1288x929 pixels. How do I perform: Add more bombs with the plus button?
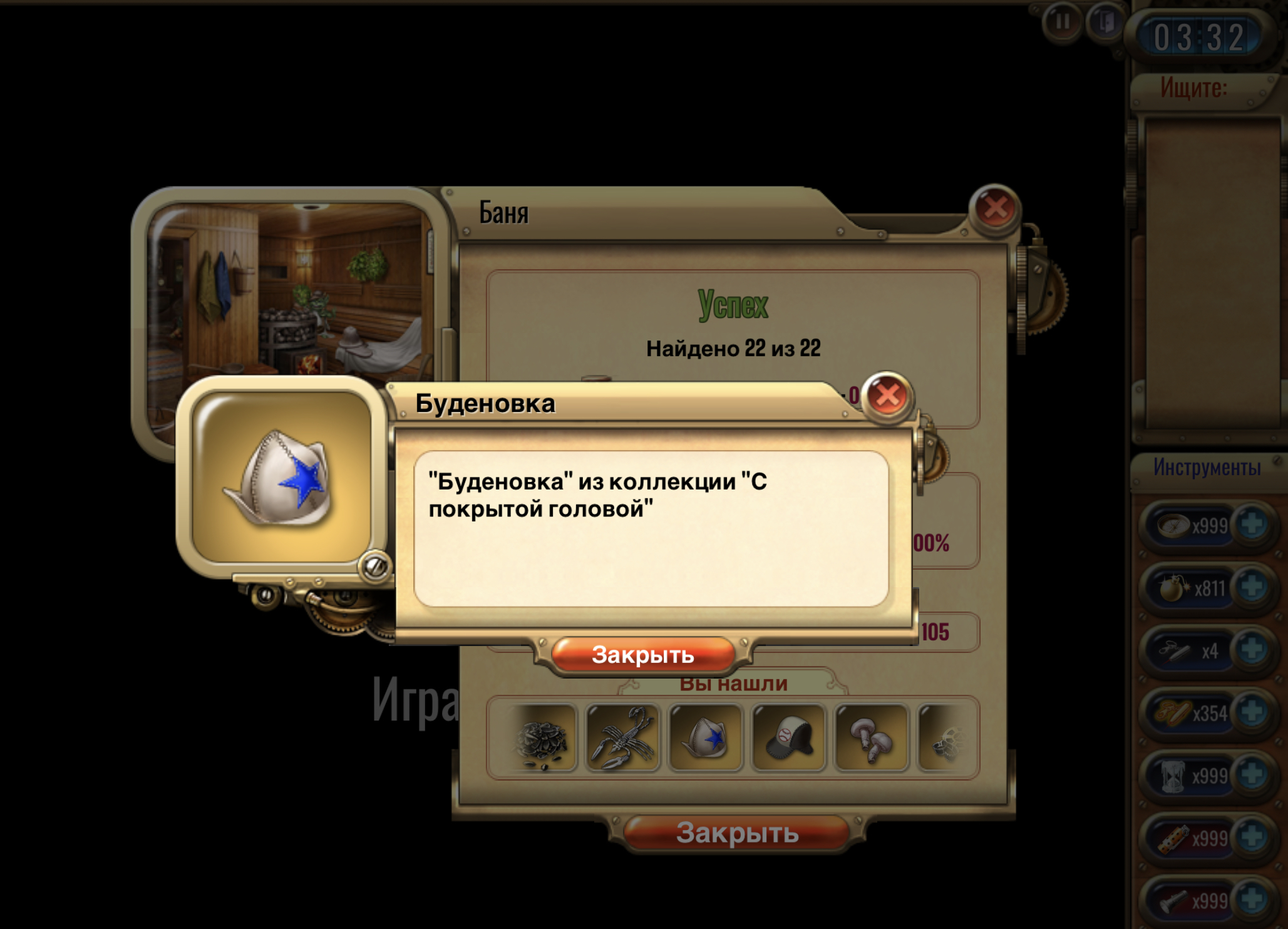(1252, 587)
